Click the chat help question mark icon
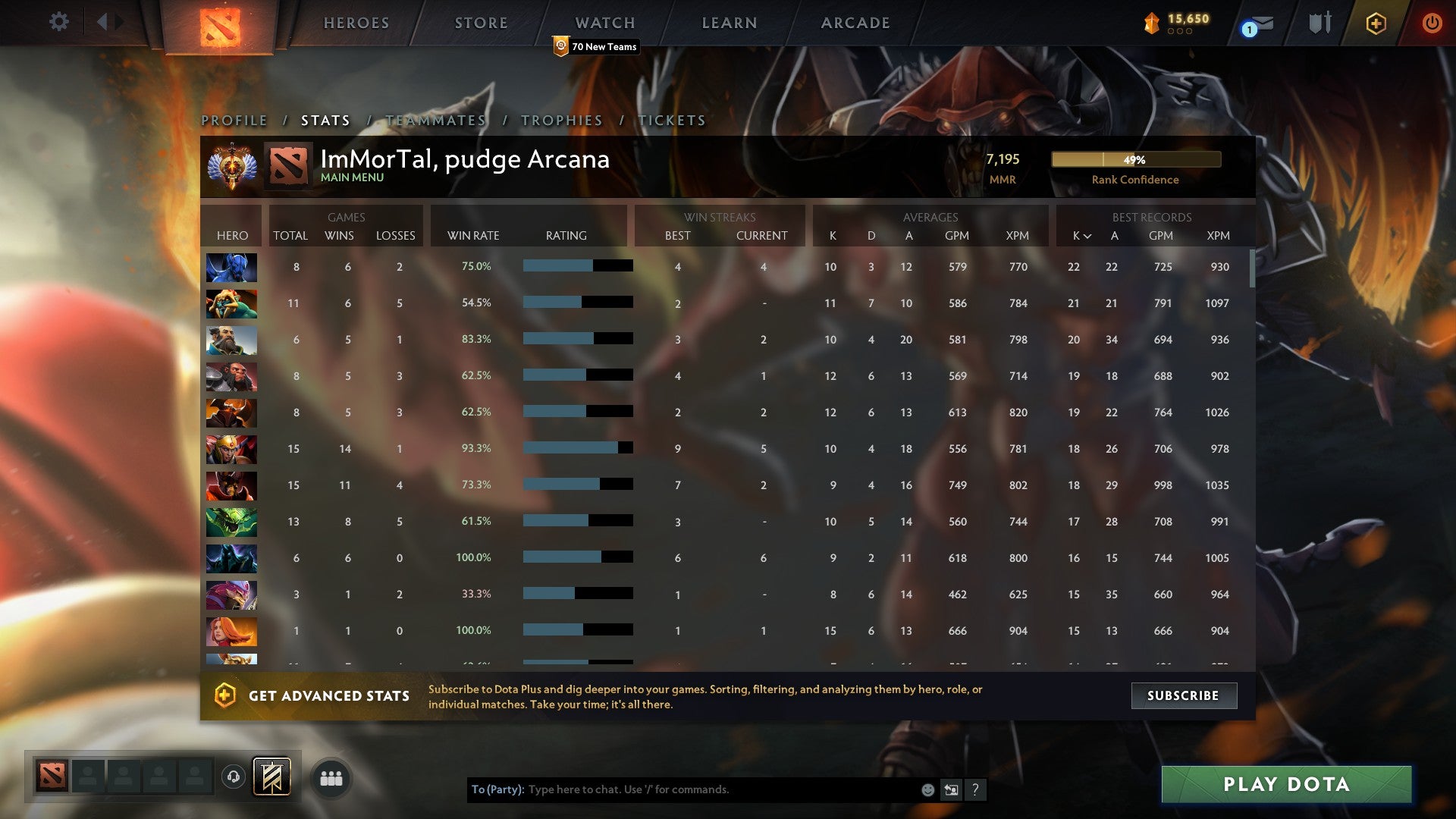1456x819 pixels. (x=975, y=789)
